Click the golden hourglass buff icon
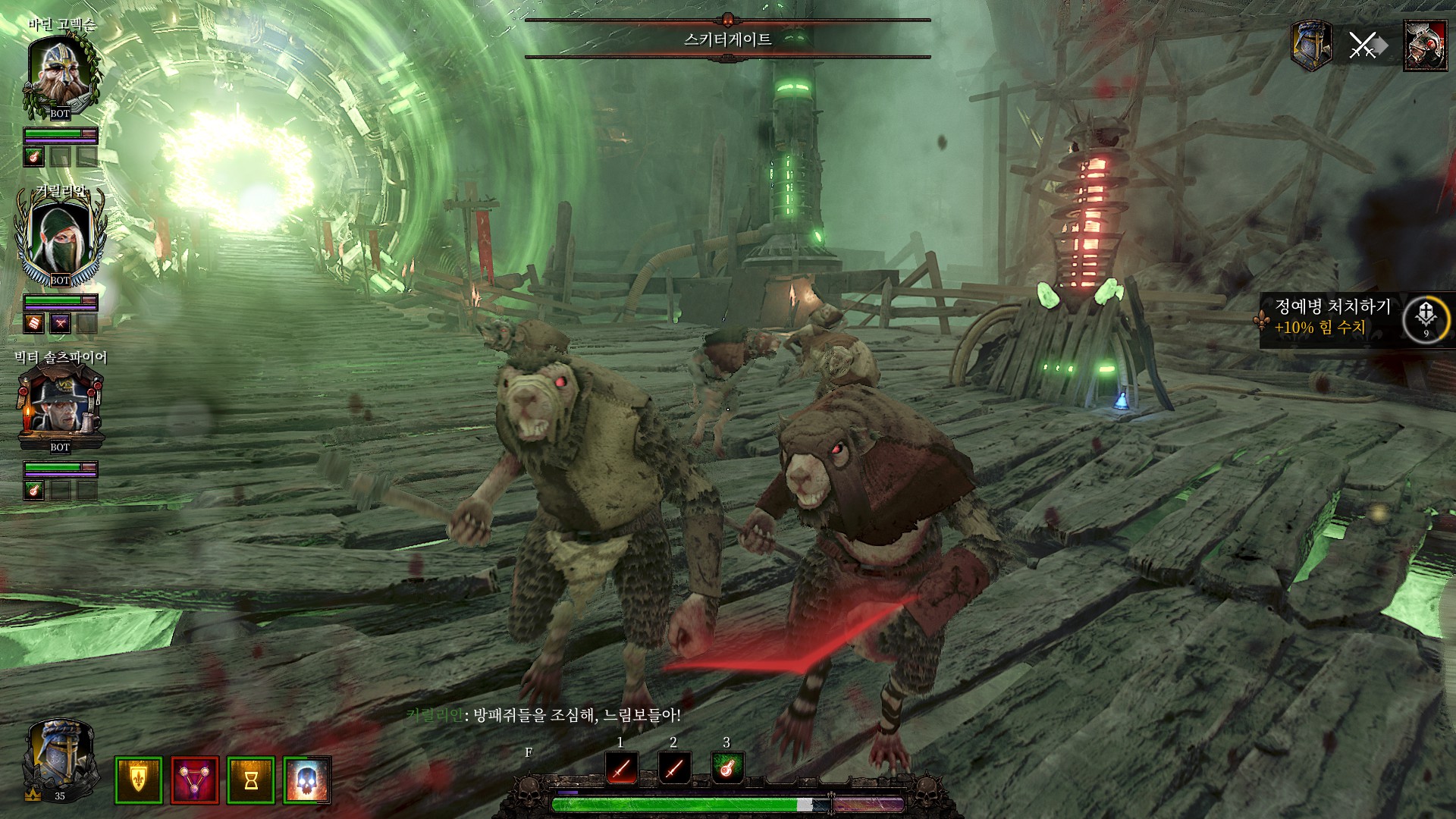 tap(251, 780)
